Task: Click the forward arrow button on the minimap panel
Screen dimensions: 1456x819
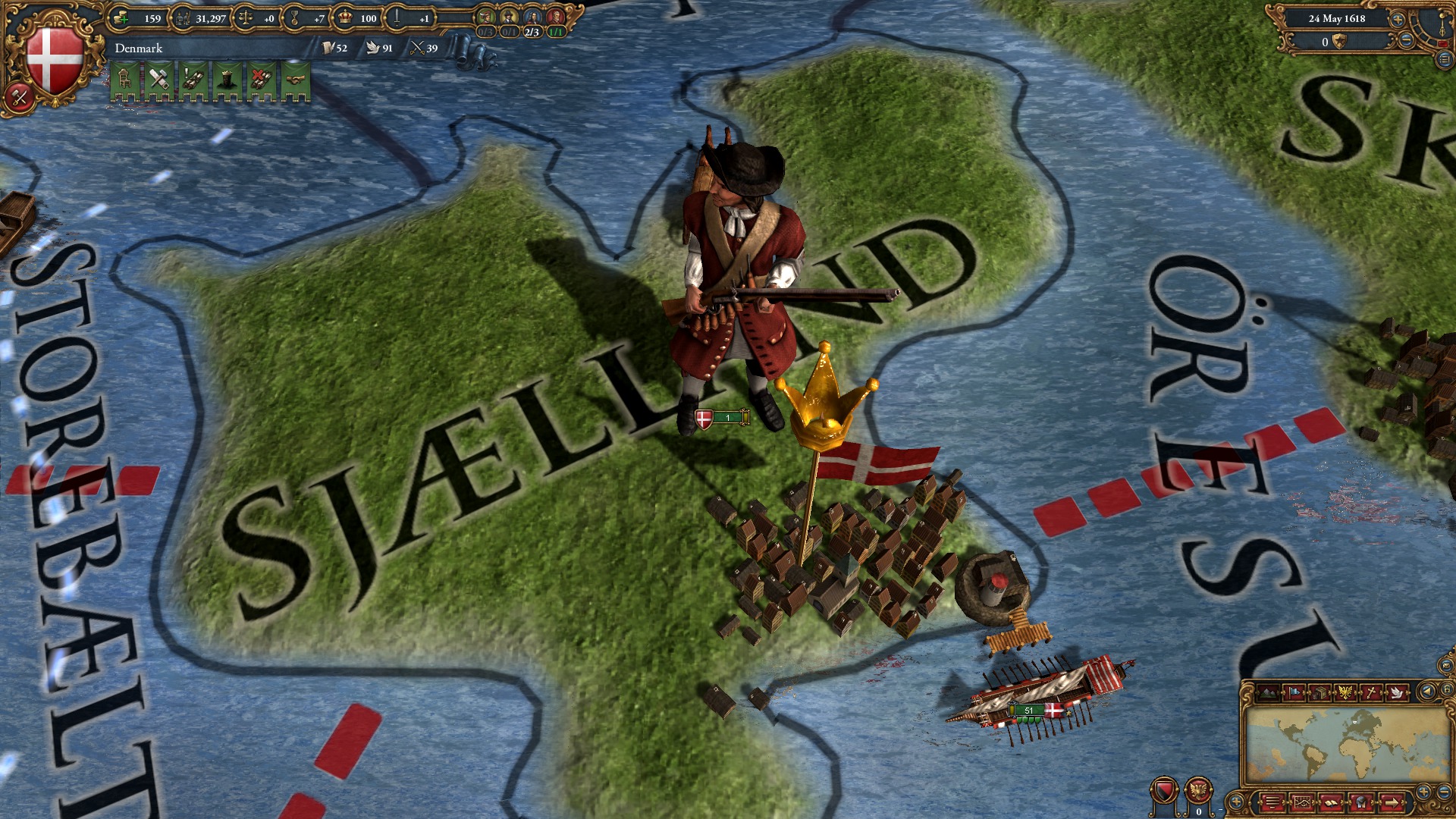Action: coord(1393,802)
